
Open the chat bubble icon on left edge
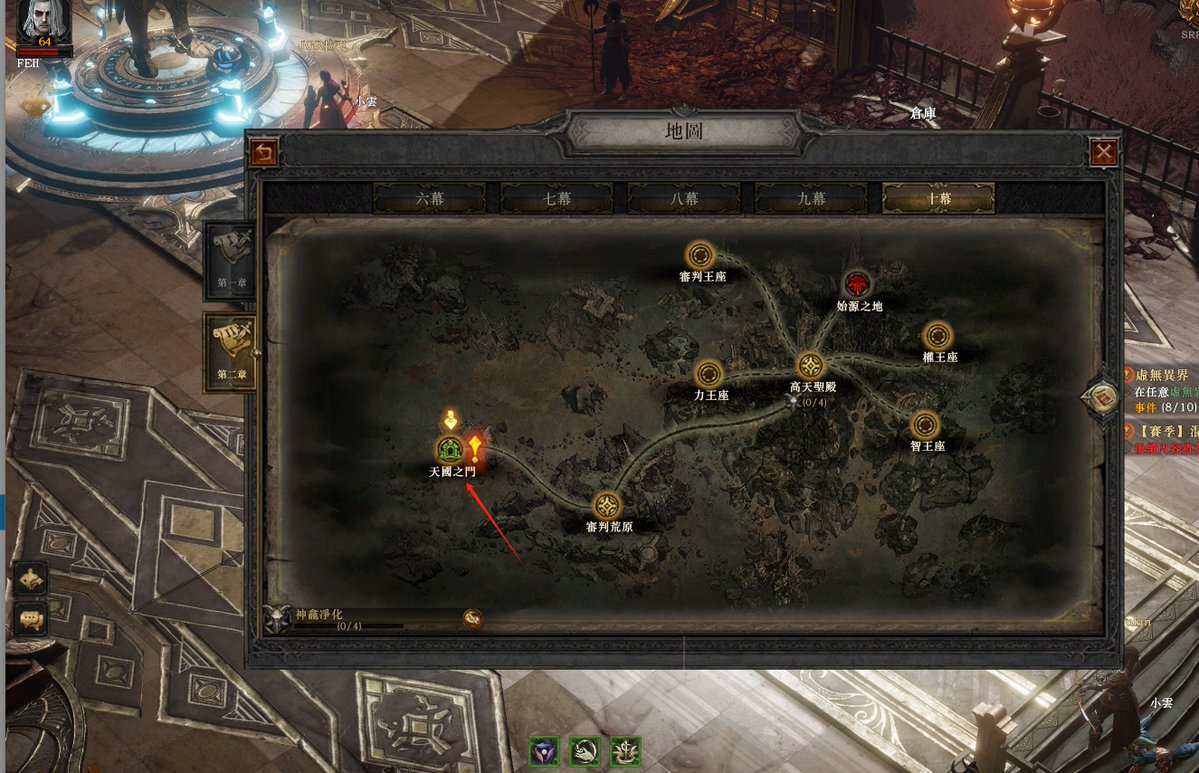click(x=31, y=619)
